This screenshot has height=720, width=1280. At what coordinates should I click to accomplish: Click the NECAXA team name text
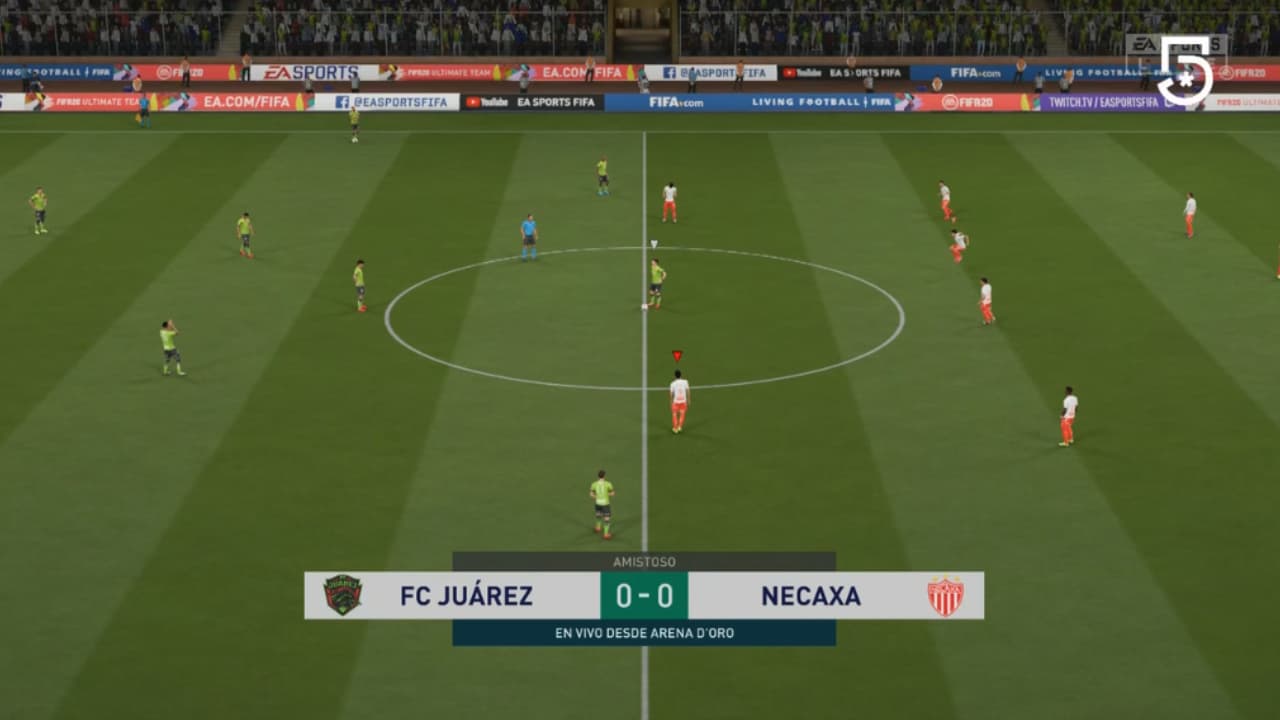point(810,596)
